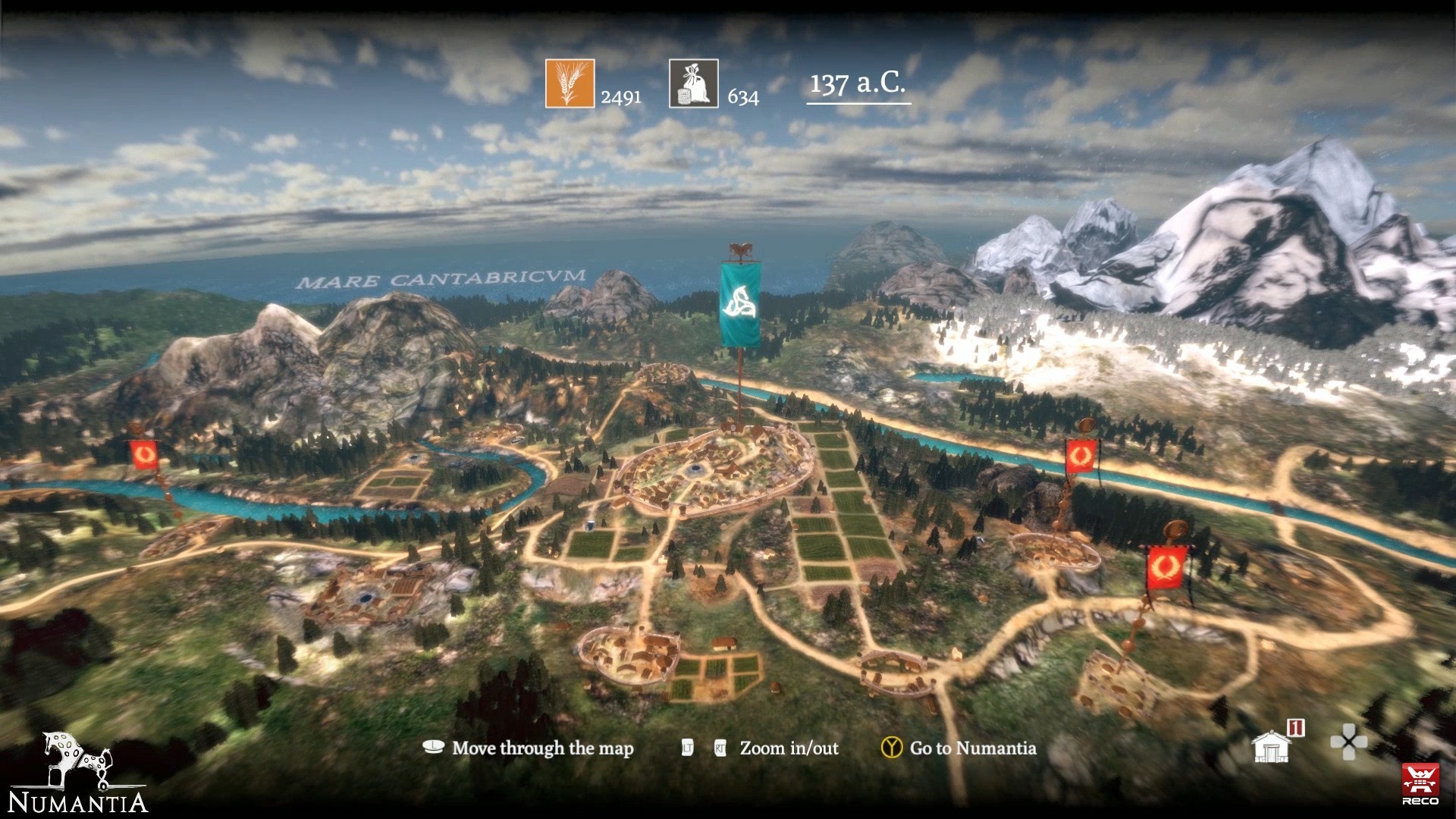Image resolution: width=1456 pixels, height=819 pixels.
Task: Click the left stick movement icon
Action: click(432, 748)
